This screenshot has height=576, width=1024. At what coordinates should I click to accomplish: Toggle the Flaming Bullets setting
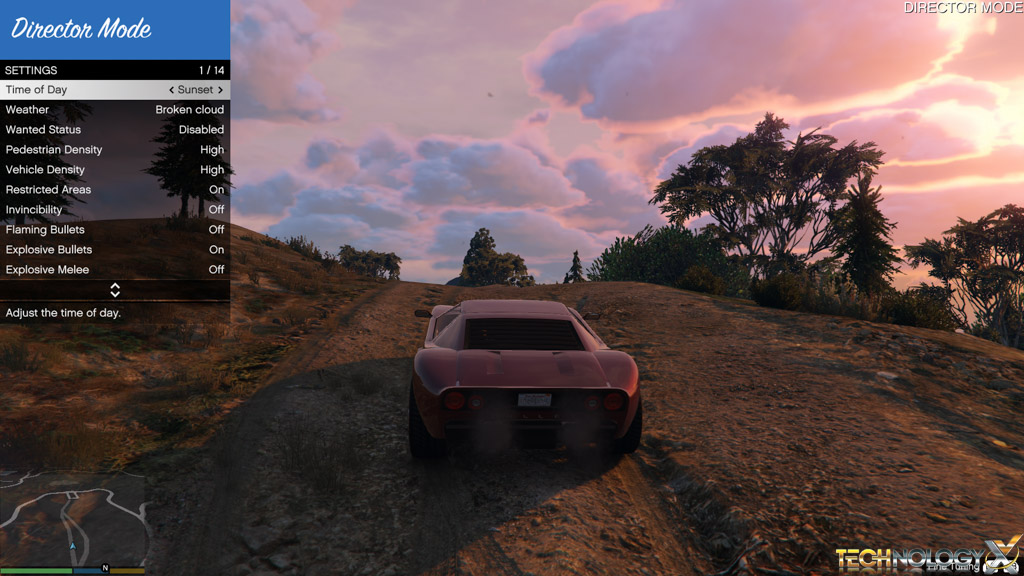coord(115,230)
